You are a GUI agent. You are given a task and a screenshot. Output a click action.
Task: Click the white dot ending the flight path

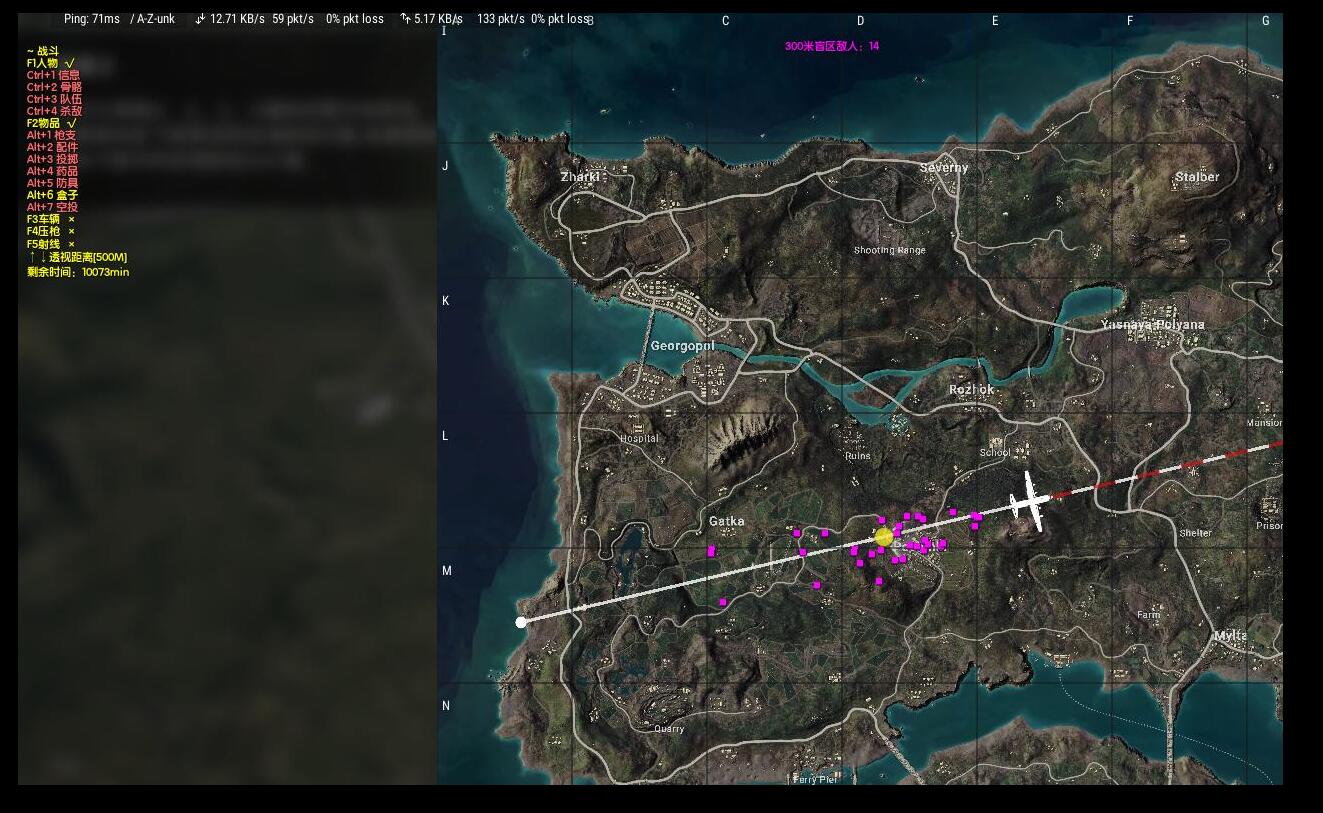[x=521, y=622]
